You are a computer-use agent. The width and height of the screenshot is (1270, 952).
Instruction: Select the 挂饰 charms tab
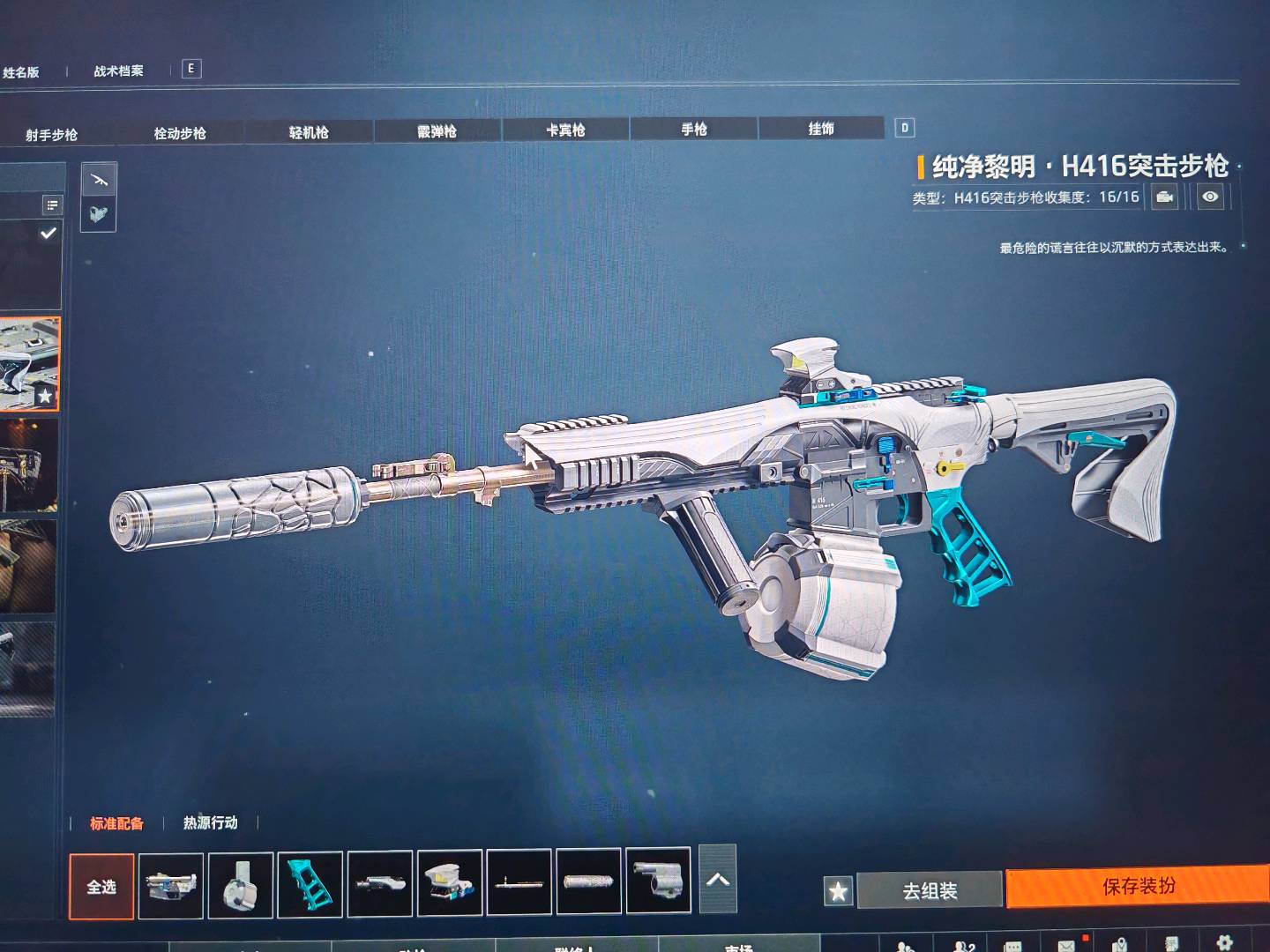(x=821, y=129)
